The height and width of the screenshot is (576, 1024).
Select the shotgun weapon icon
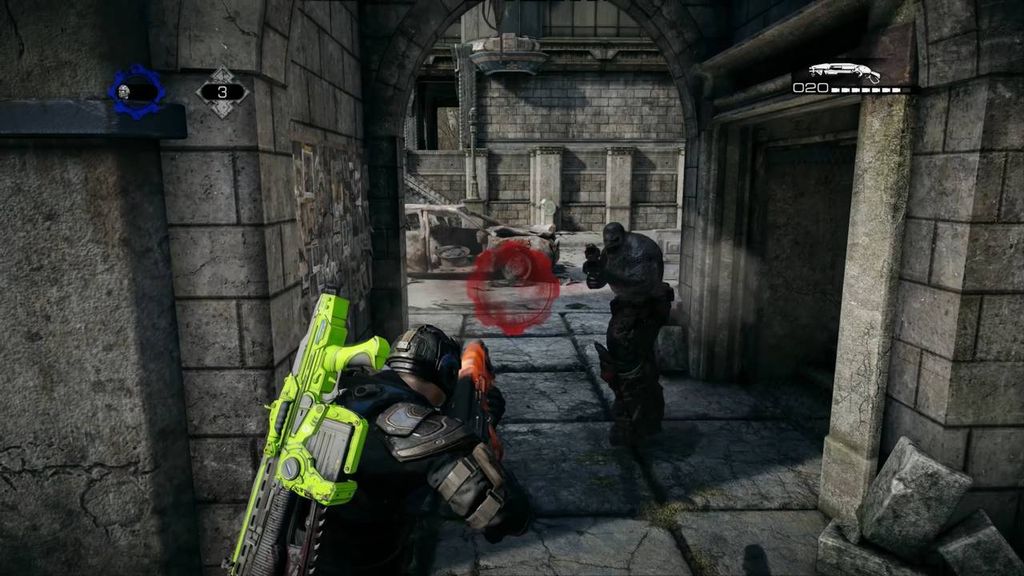(843, 72)
